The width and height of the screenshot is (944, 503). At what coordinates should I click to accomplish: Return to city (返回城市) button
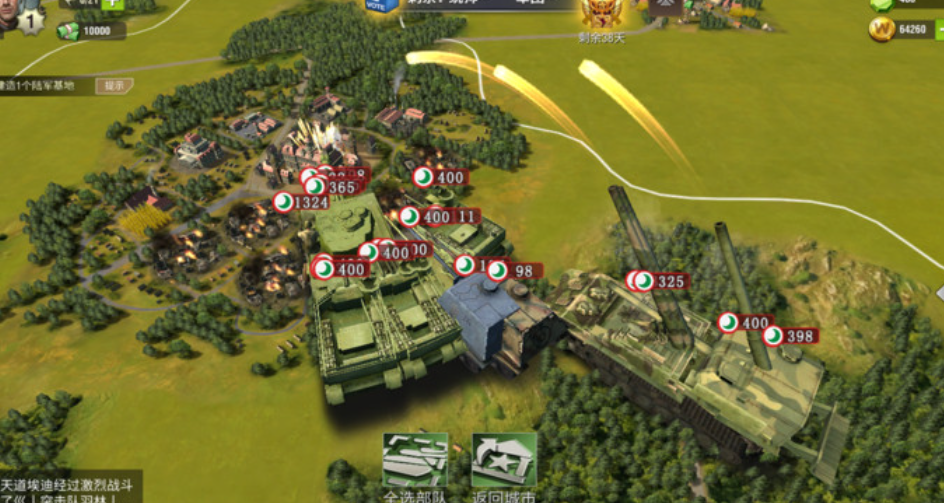pos(504,461)
